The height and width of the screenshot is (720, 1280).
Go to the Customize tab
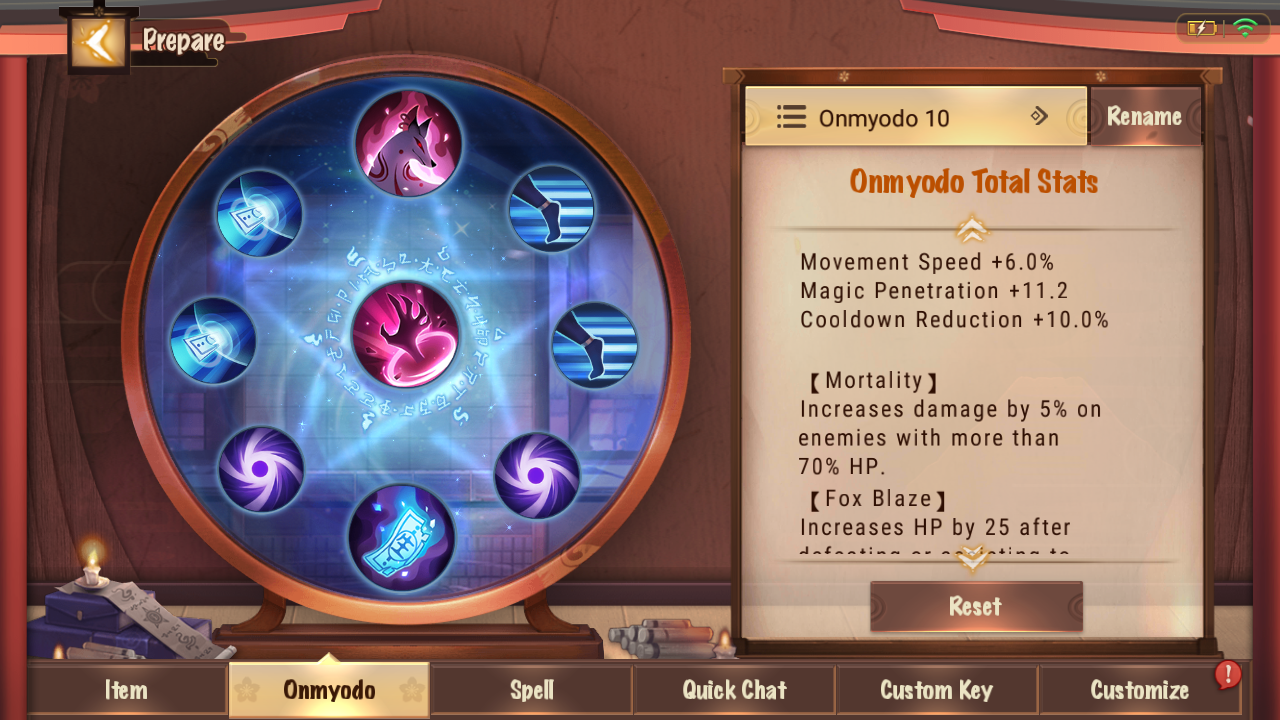coord(1139,690)
